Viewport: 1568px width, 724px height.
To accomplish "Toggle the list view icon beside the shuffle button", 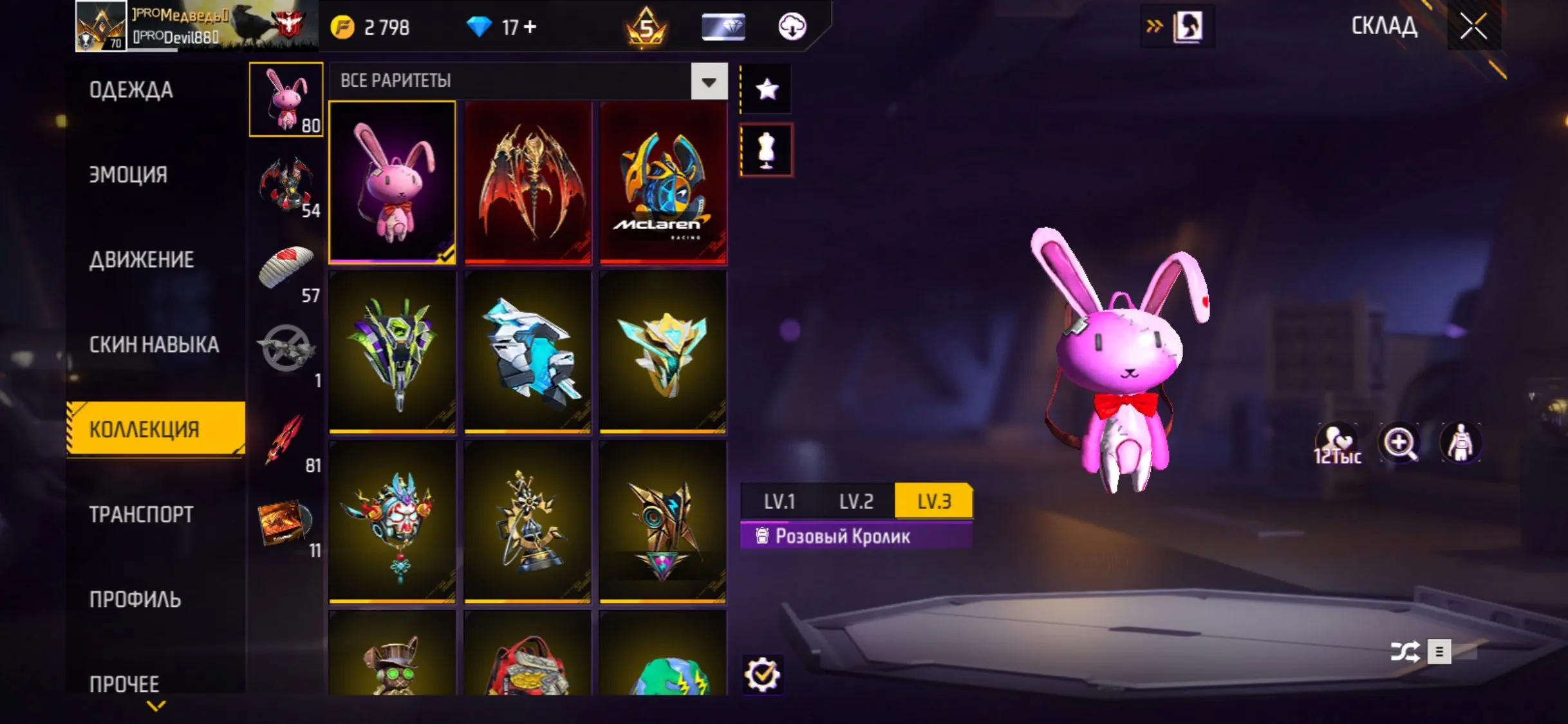I will tap(1439, 652).
